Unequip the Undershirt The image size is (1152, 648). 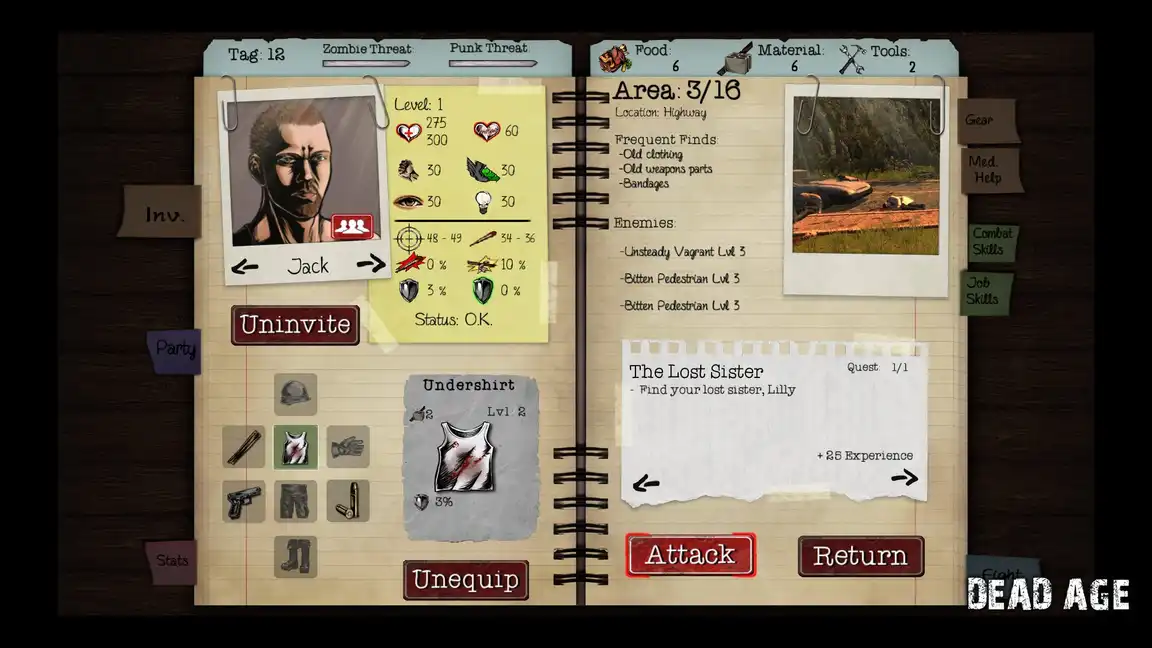pos(465,580)
